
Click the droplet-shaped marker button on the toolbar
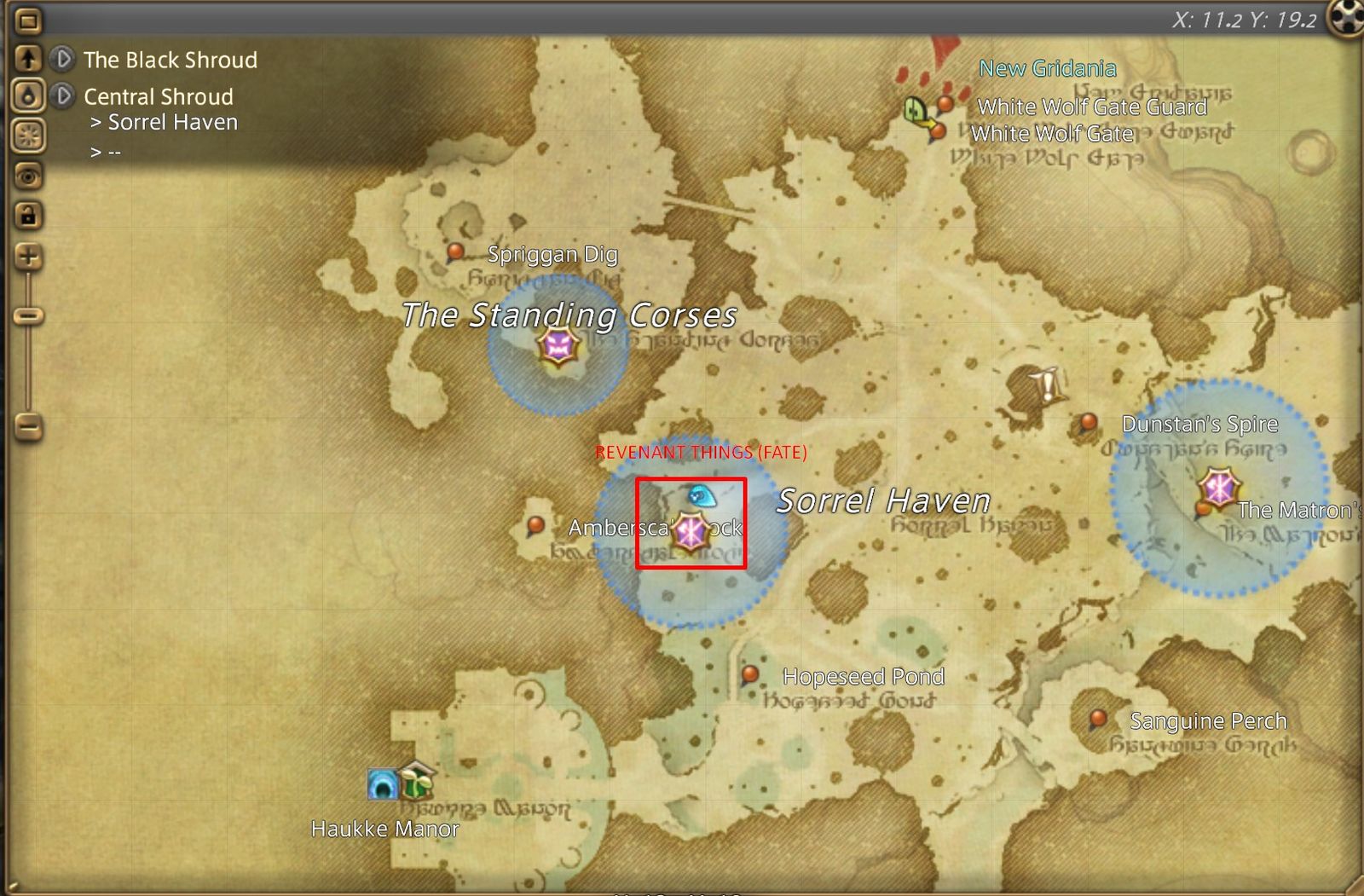click(28, 95)
